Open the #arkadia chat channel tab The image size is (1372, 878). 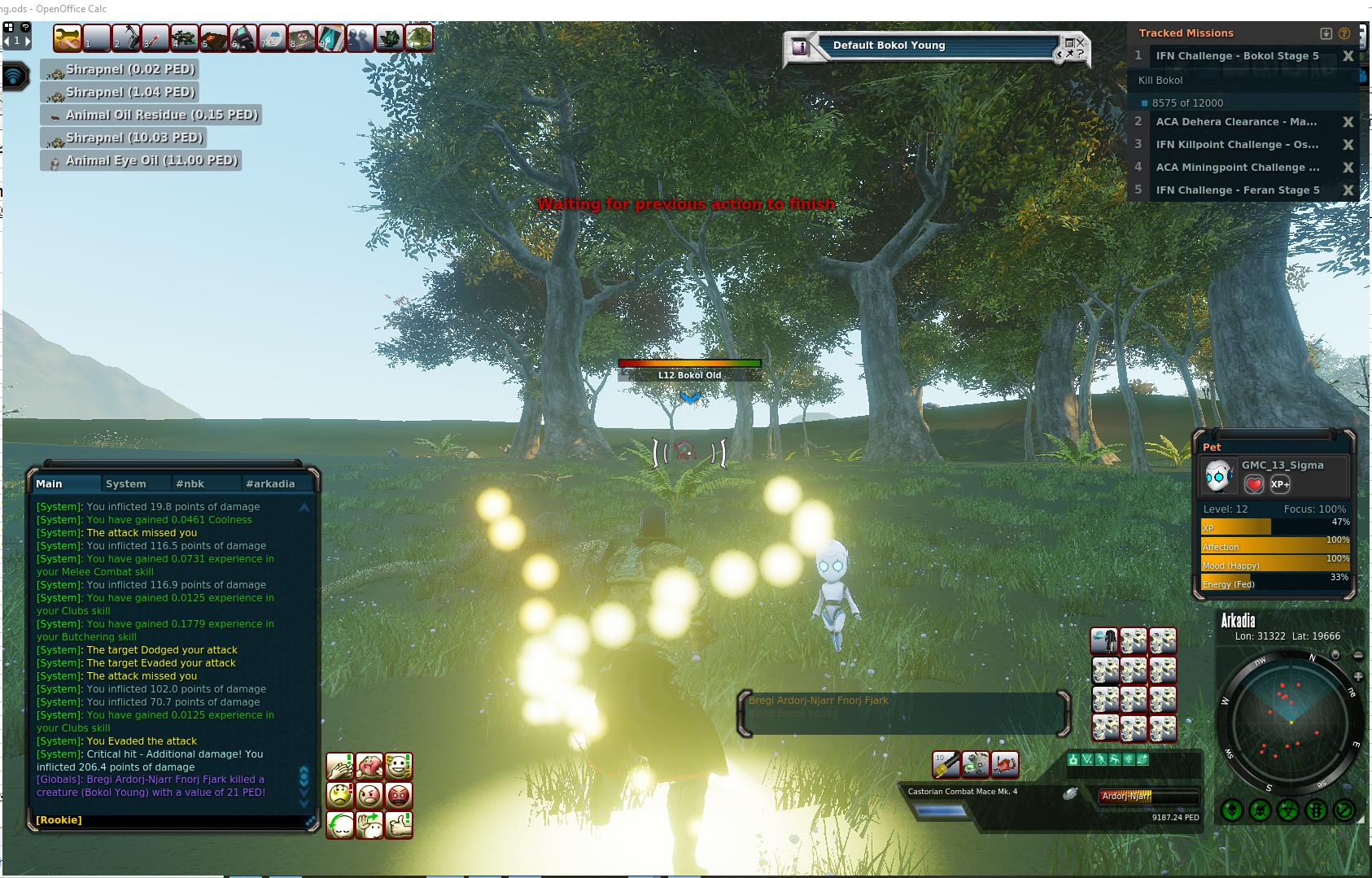pyautogui.click(x=270, y=483)
